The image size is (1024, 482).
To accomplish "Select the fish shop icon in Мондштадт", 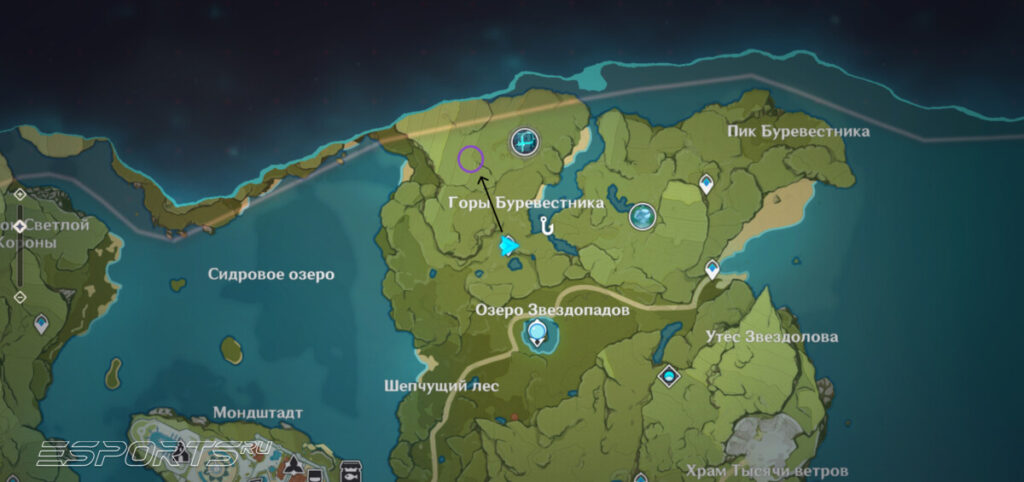I will click(x=351, y=469).
